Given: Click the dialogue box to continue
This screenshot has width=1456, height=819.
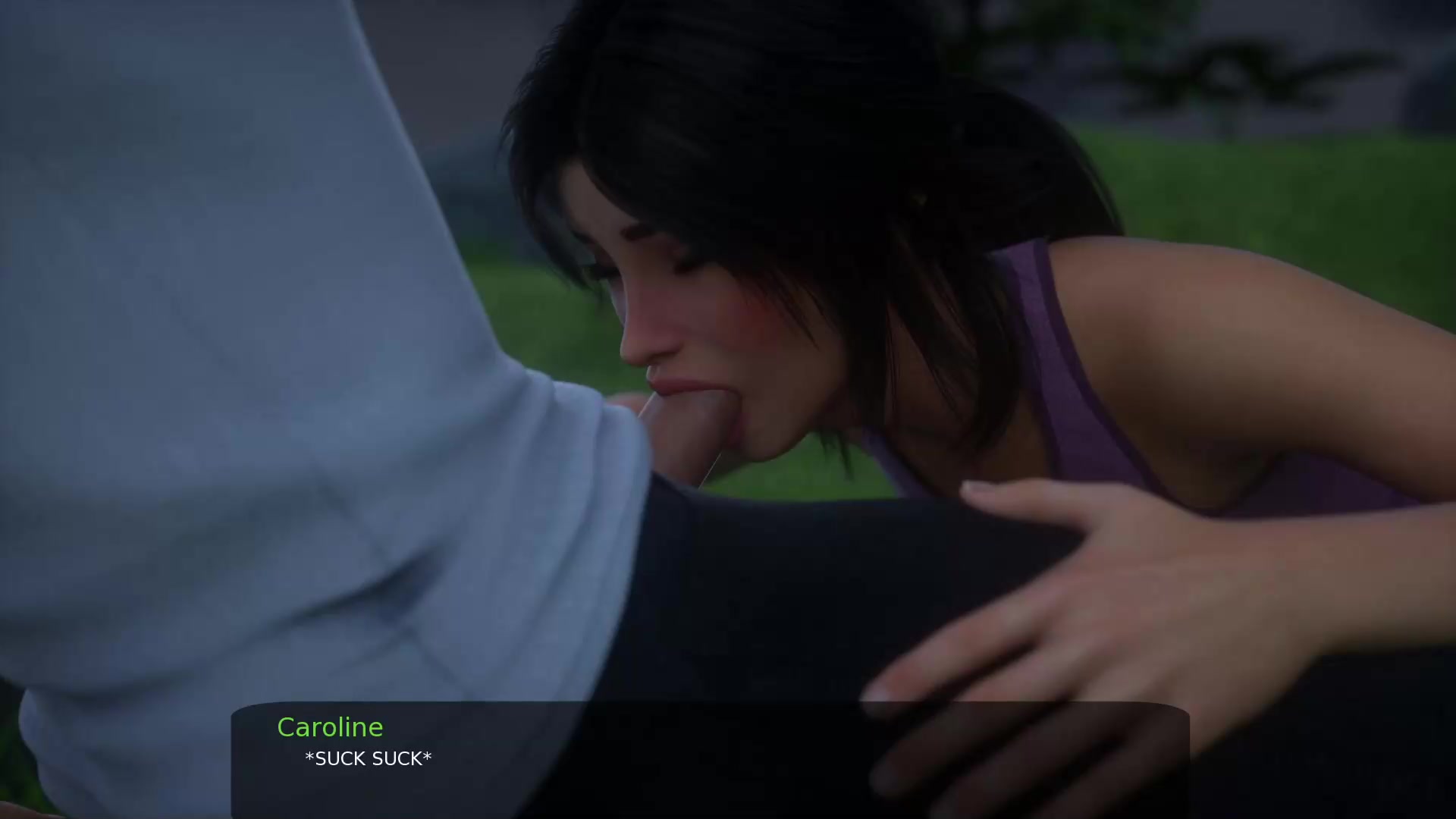Looking at the screenshot, I should tap(710, 759).
